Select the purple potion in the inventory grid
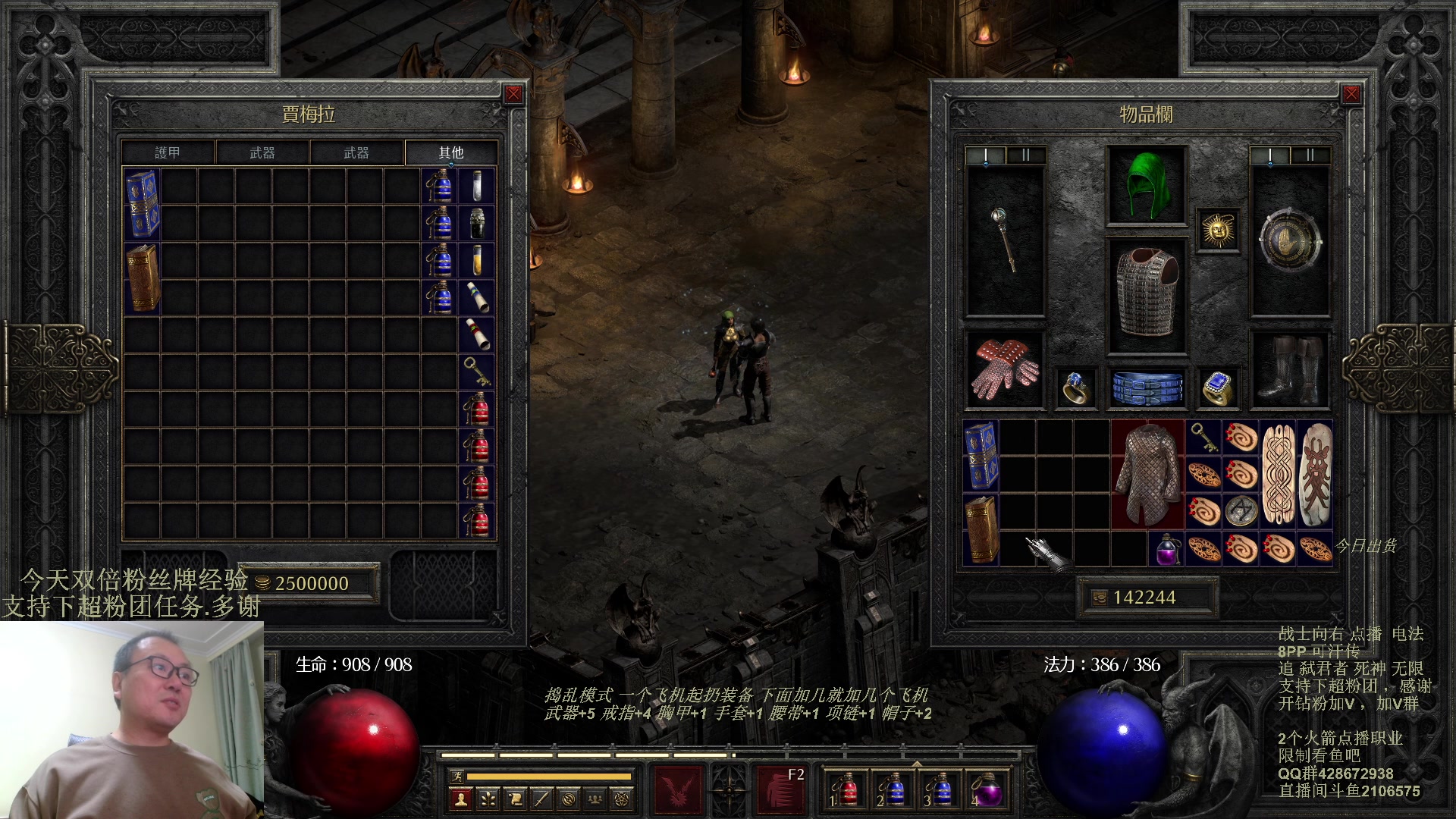 [1166, 549]
